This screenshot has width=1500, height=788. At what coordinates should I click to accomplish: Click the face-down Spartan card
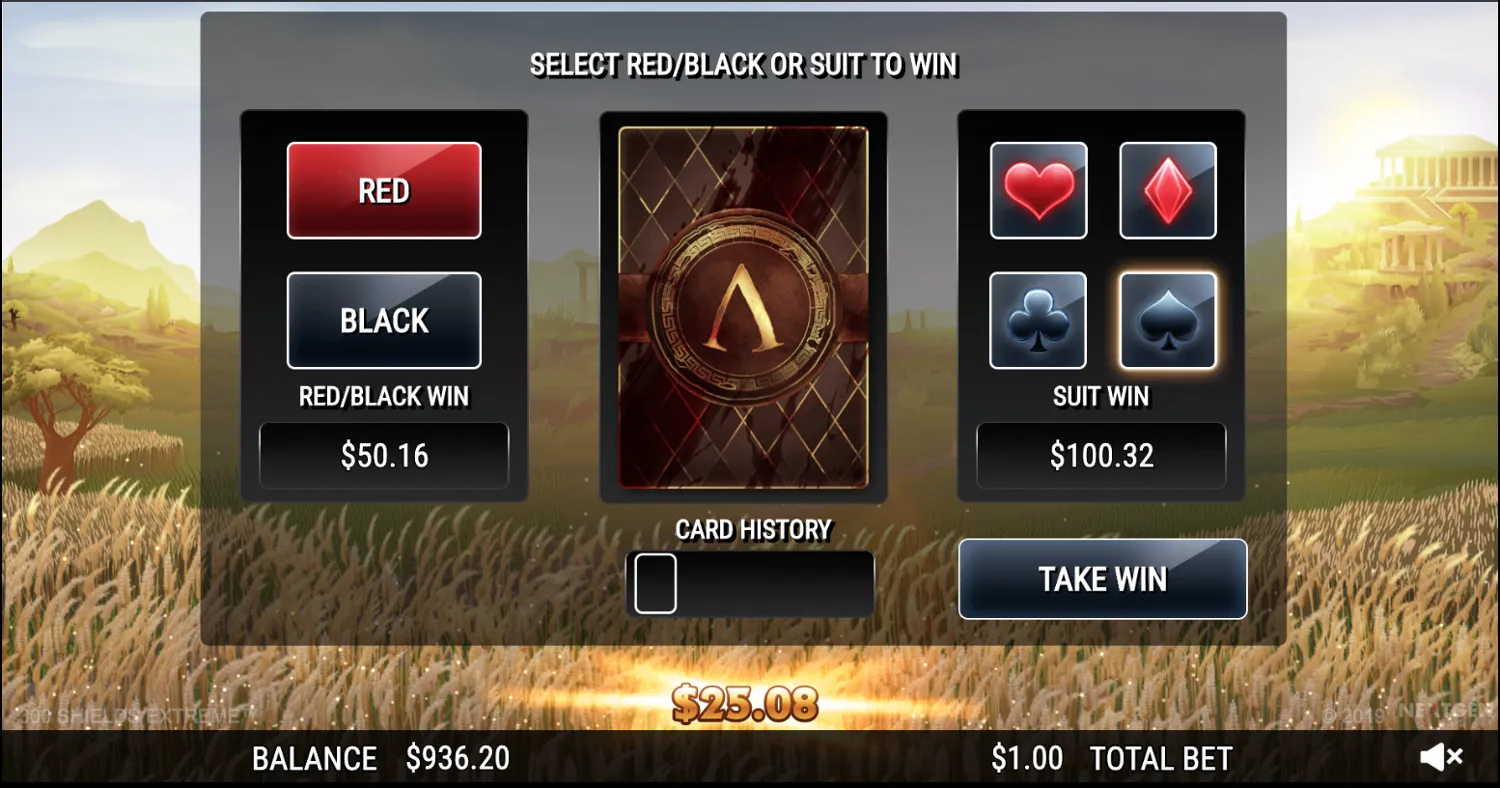(743, 305)
